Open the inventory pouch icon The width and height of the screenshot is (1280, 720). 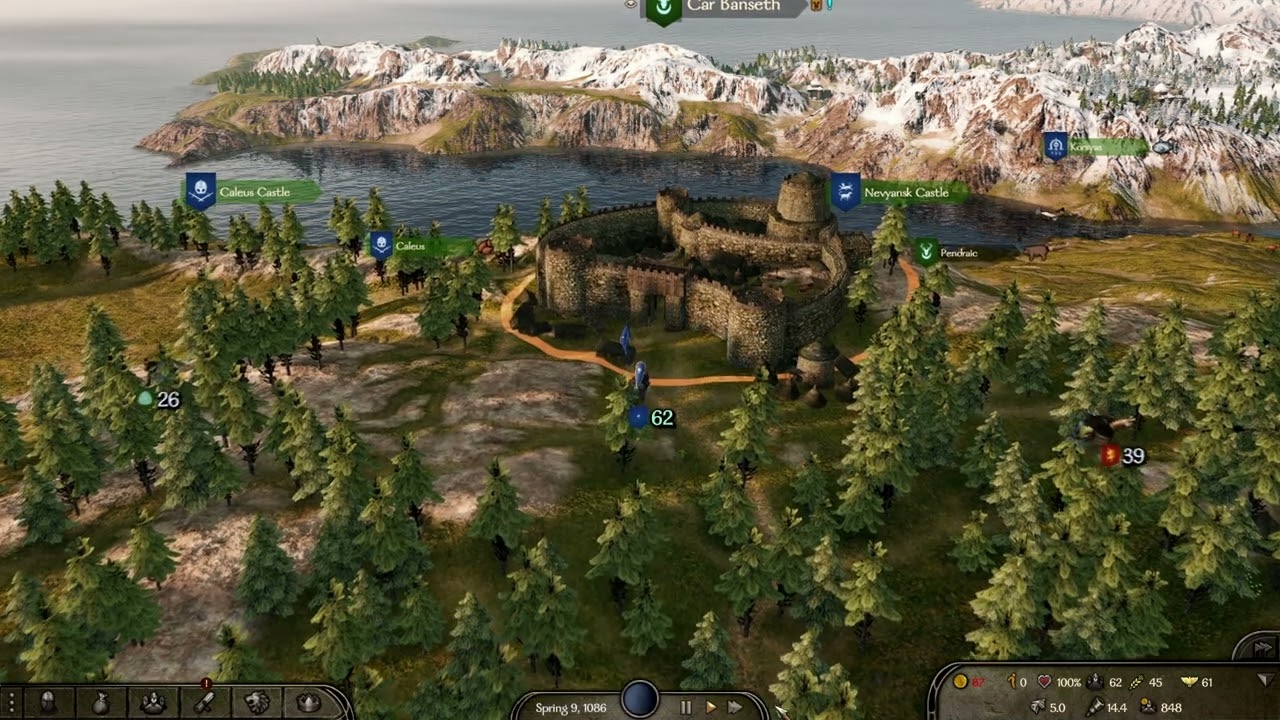pos(100,702)
